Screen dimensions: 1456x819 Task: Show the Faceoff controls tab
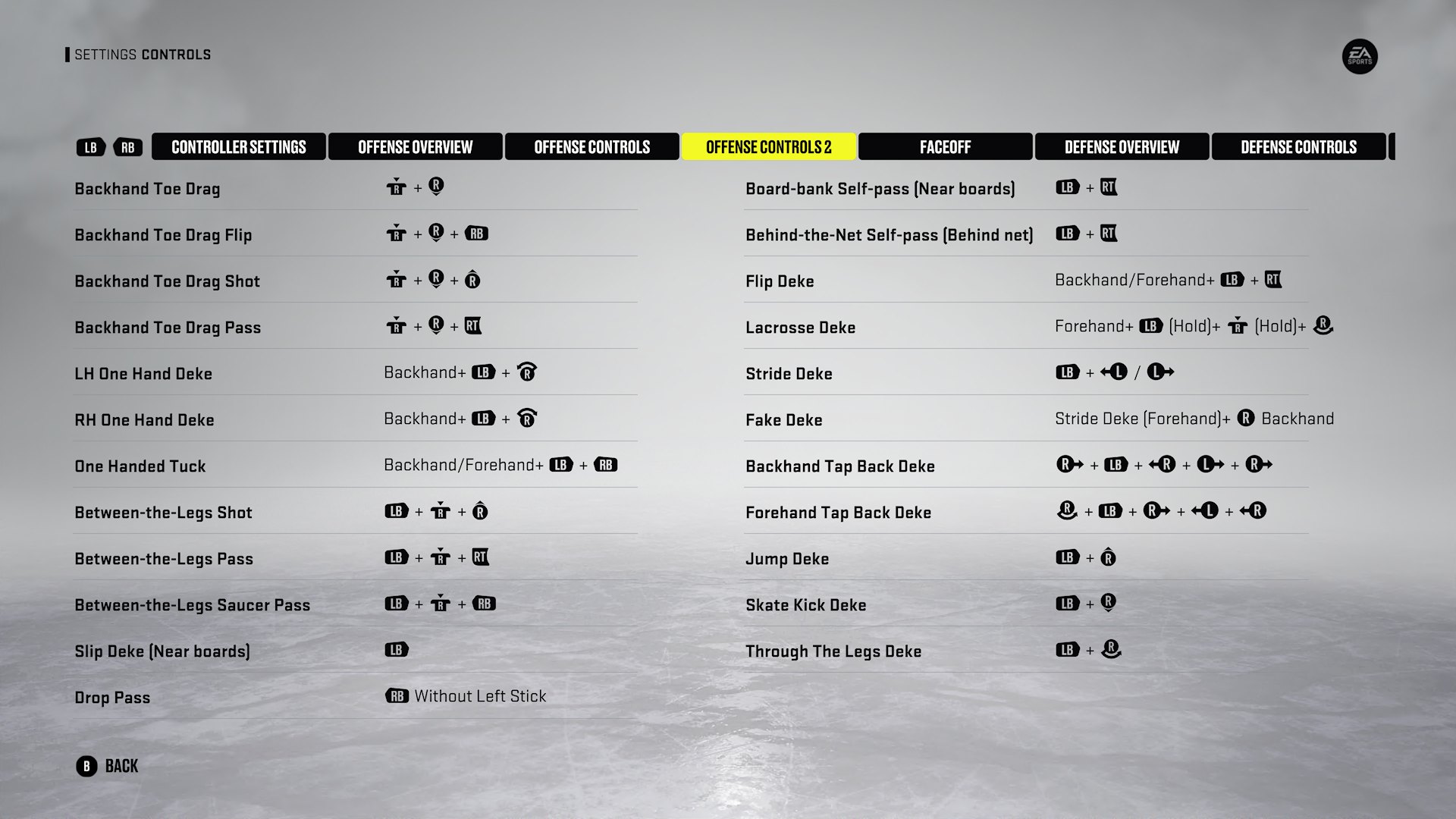(945, 147)
